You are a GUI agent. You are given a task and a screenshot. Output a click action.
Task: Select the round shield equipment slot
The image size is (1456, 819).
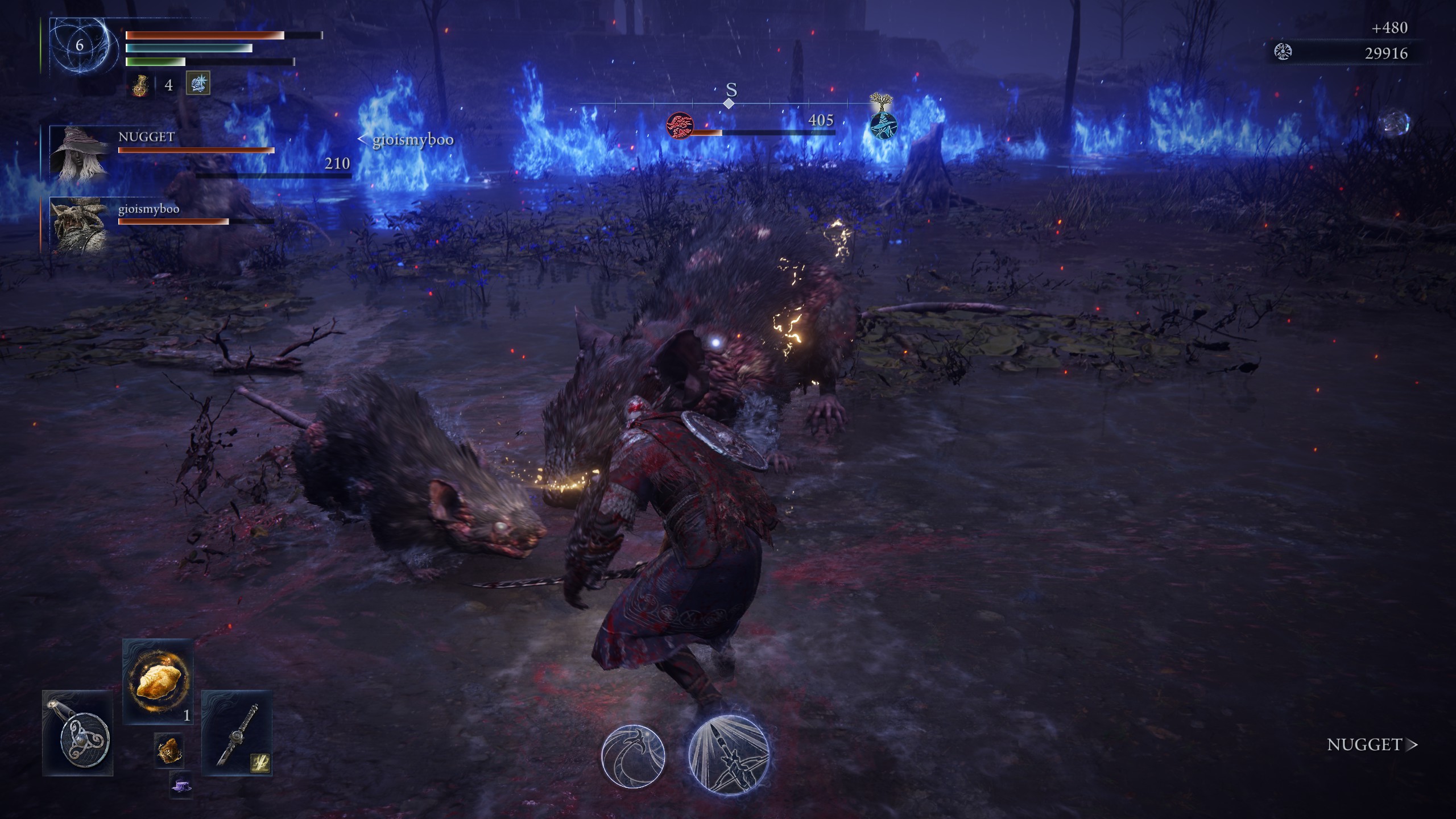[78, 733]
